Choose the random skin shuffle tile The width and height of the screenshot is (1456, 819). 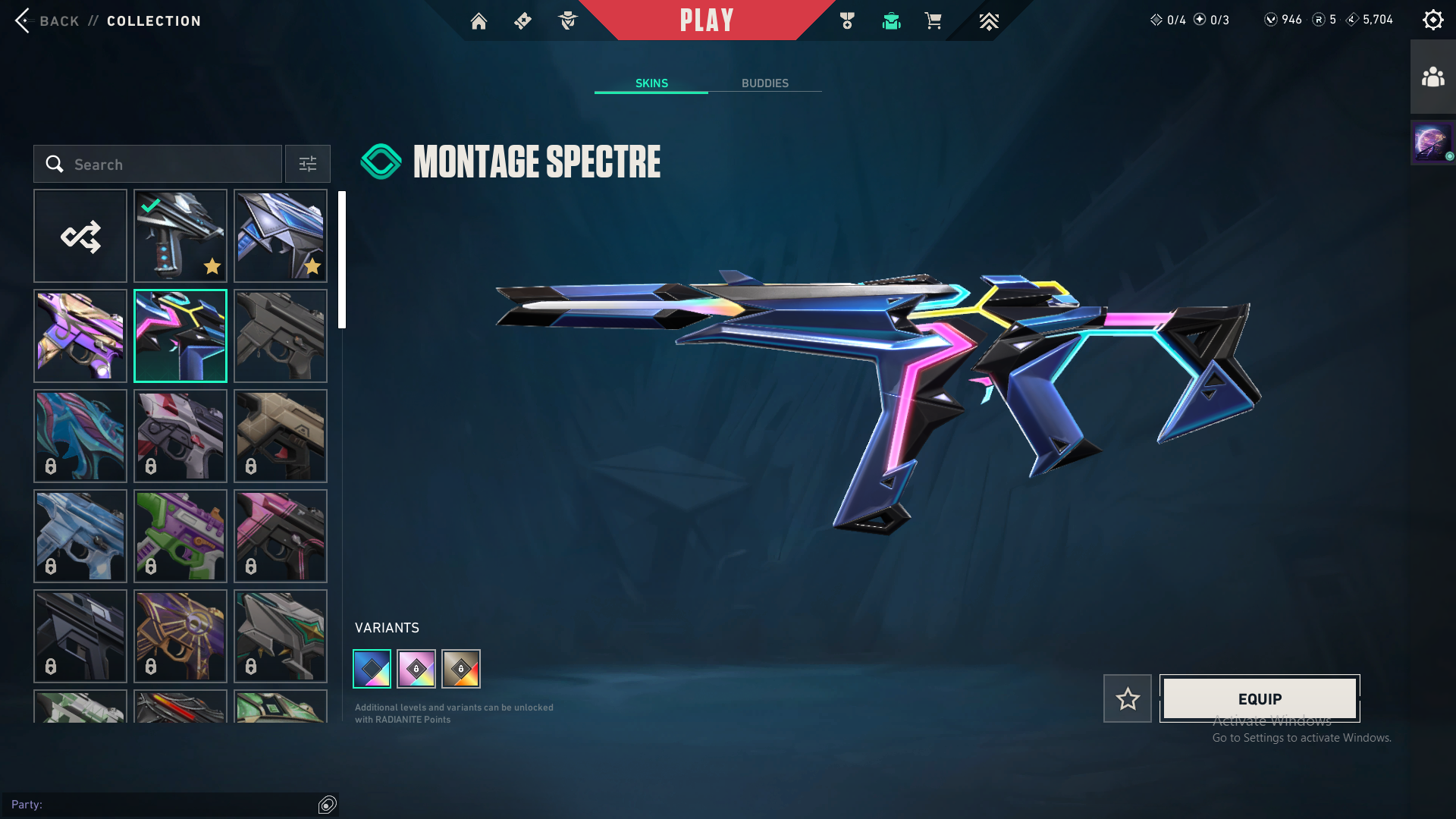coord(80,236)
